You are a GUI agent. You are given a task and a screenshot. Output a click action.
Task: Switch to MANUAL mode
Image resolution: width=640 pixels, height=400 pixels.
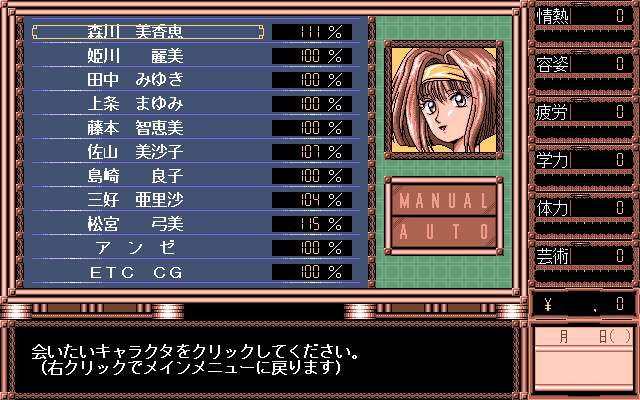coord(441,198)
